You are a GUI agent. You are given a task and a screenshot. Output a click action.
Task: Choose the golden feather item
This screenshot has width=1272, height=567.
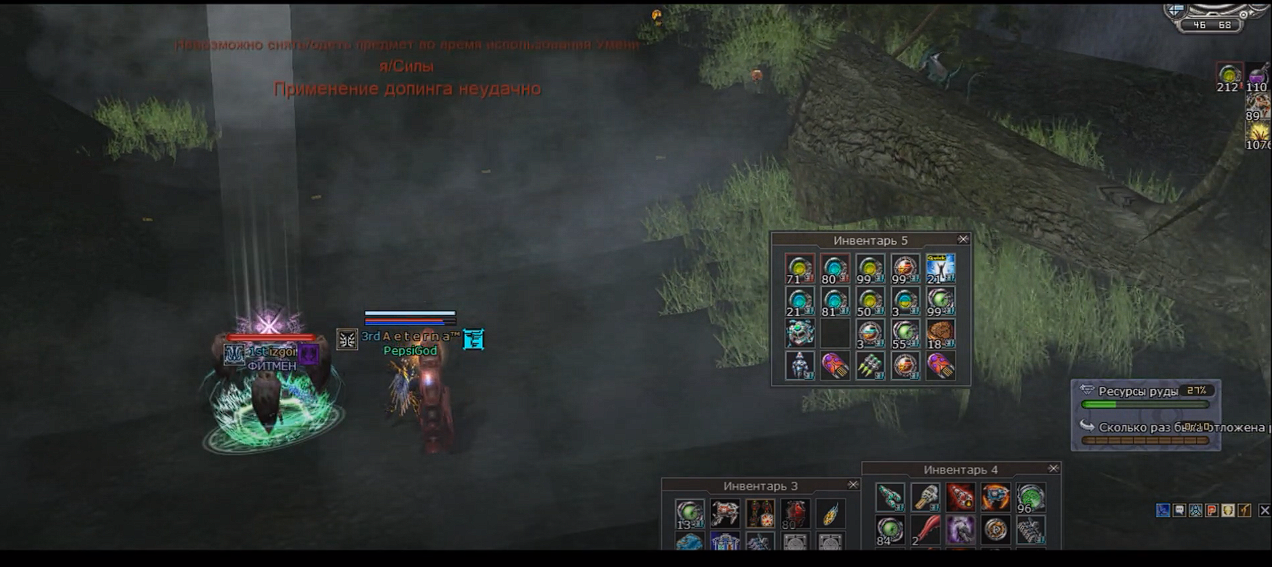829,514
